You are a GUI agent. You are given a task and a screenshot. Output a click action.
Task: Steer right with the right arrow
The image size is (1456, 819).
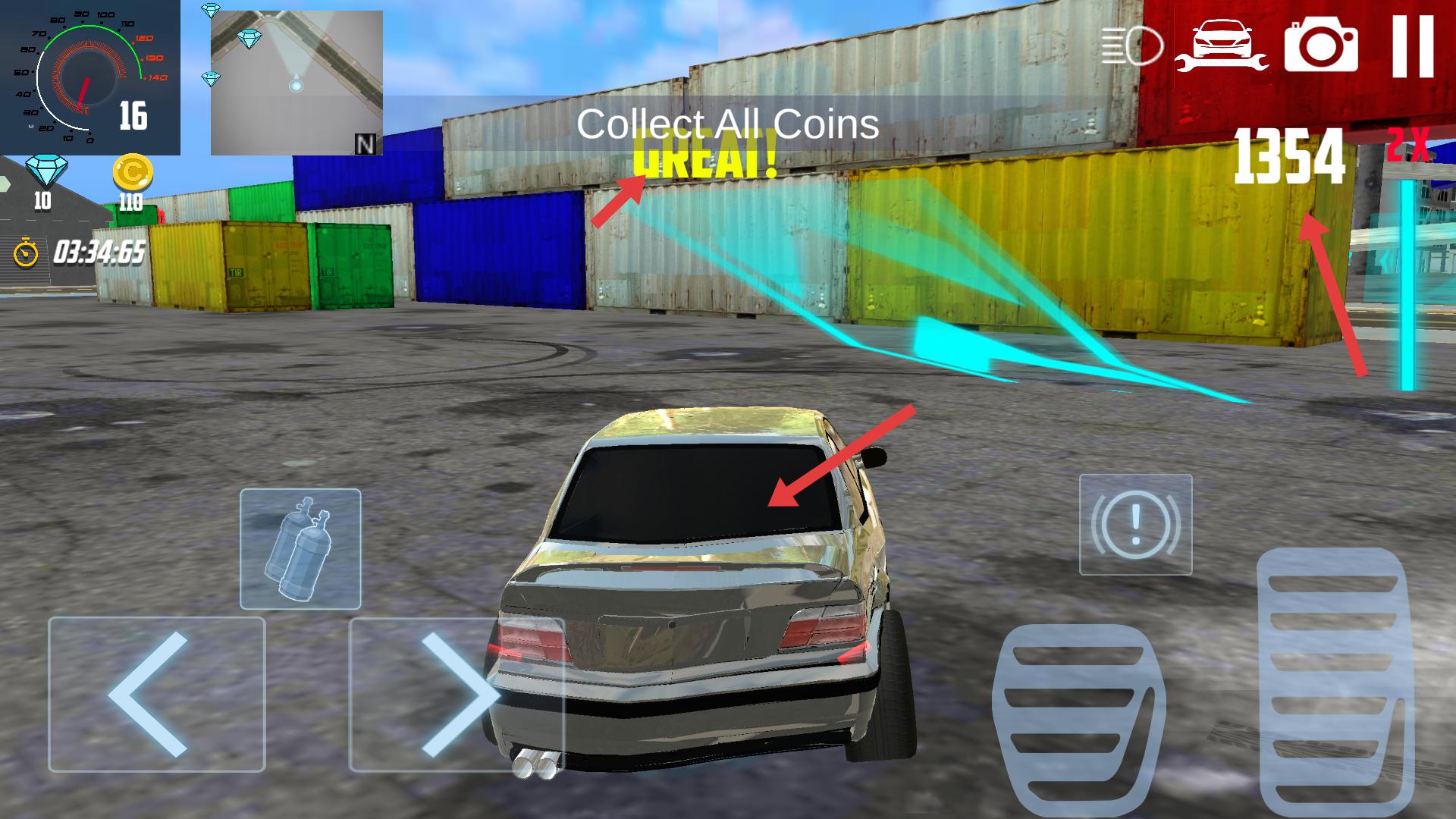(457, 694)
